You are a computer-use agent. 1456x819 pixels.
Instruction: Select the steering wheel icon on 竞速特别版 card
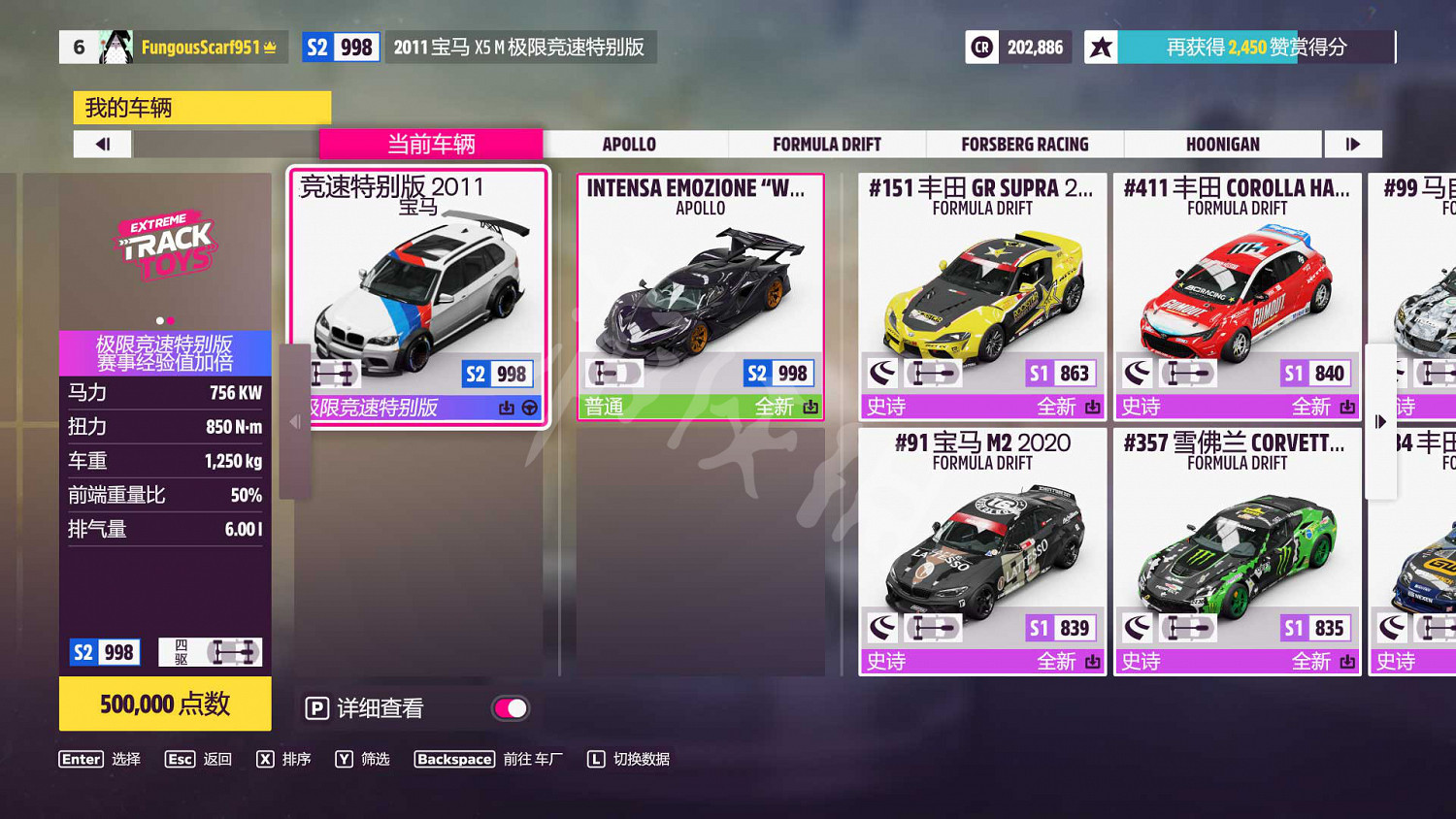click(528, 408)
